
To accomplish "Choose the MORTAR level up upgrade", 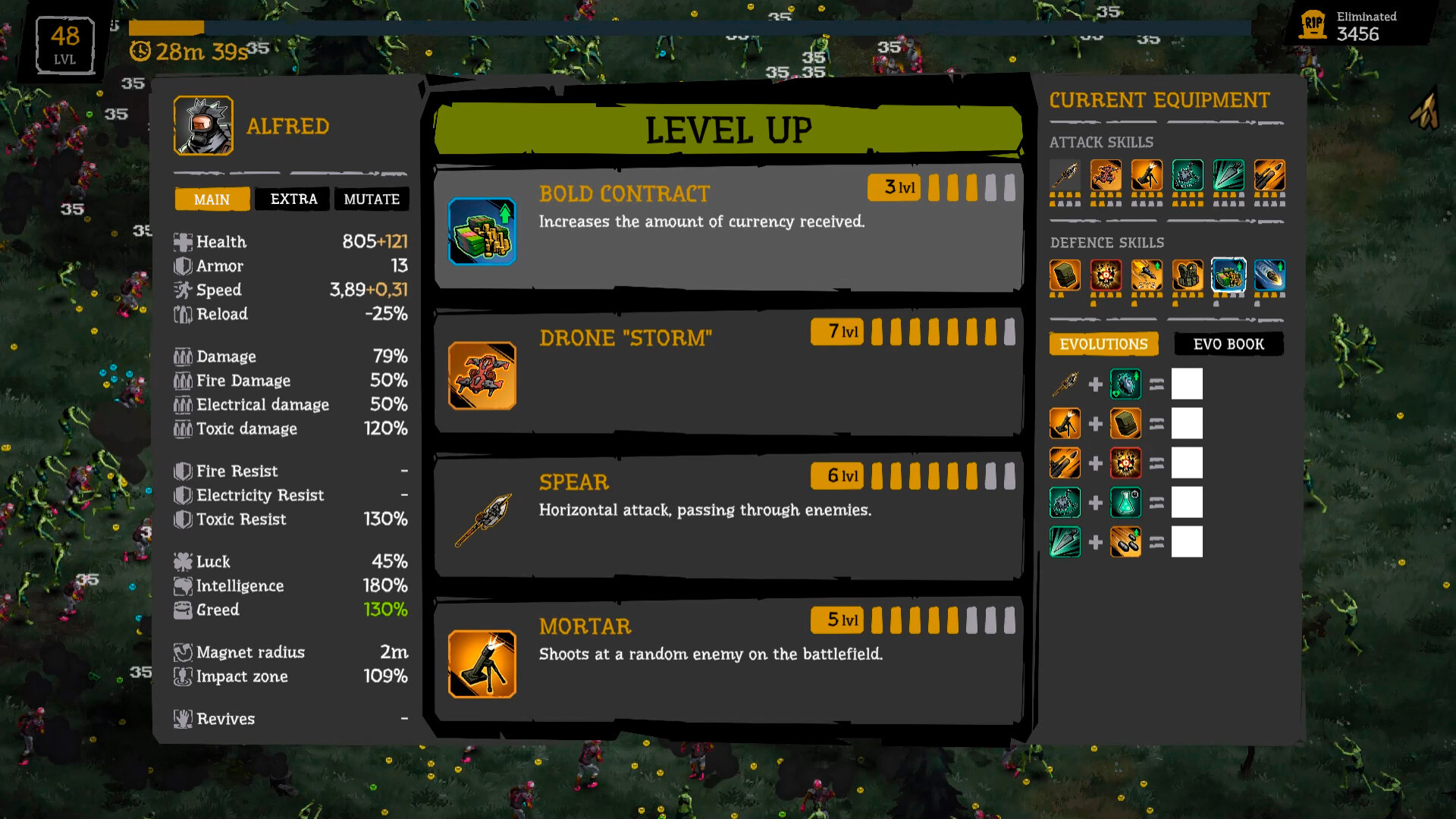I will tap(726, 660).
